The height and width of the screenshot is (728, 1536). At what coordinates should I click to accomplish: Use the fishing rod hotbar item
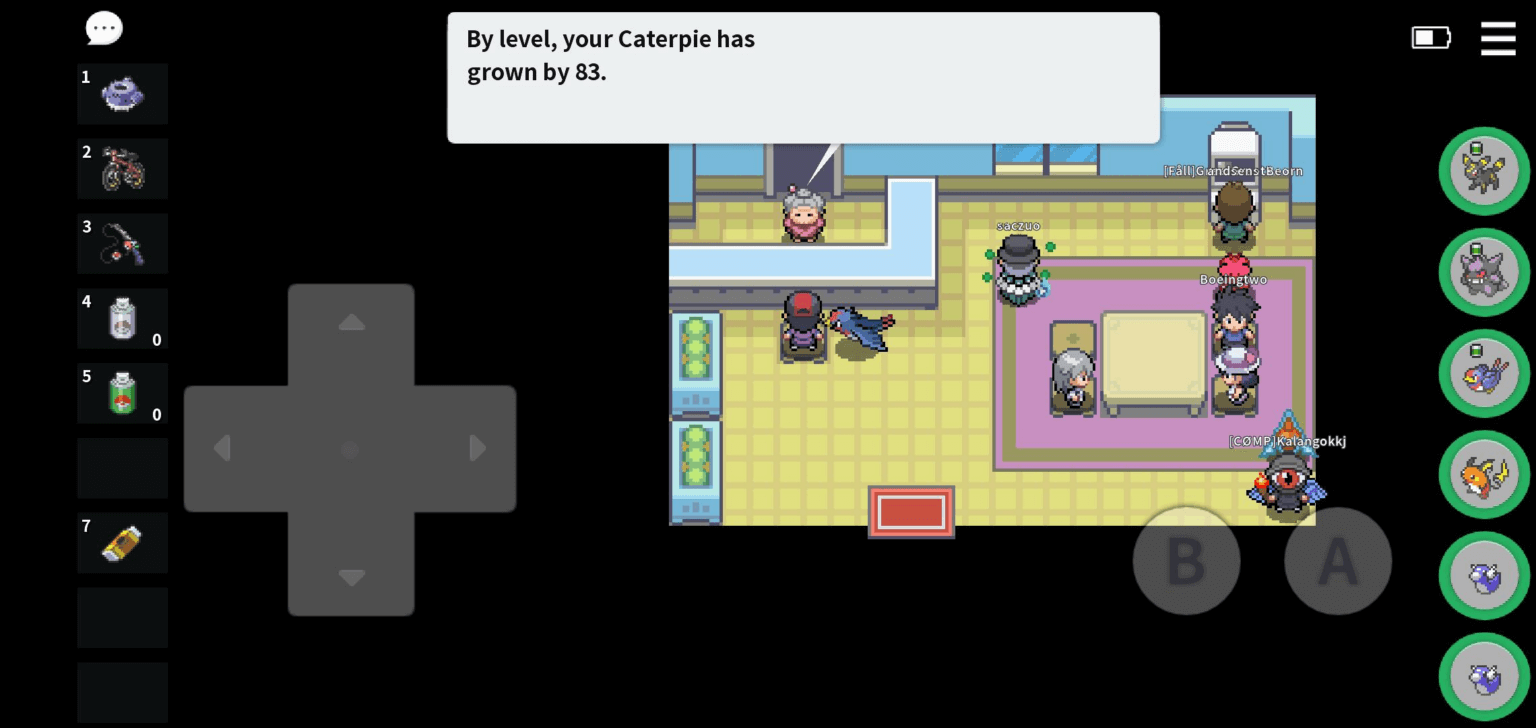[122, 243]
